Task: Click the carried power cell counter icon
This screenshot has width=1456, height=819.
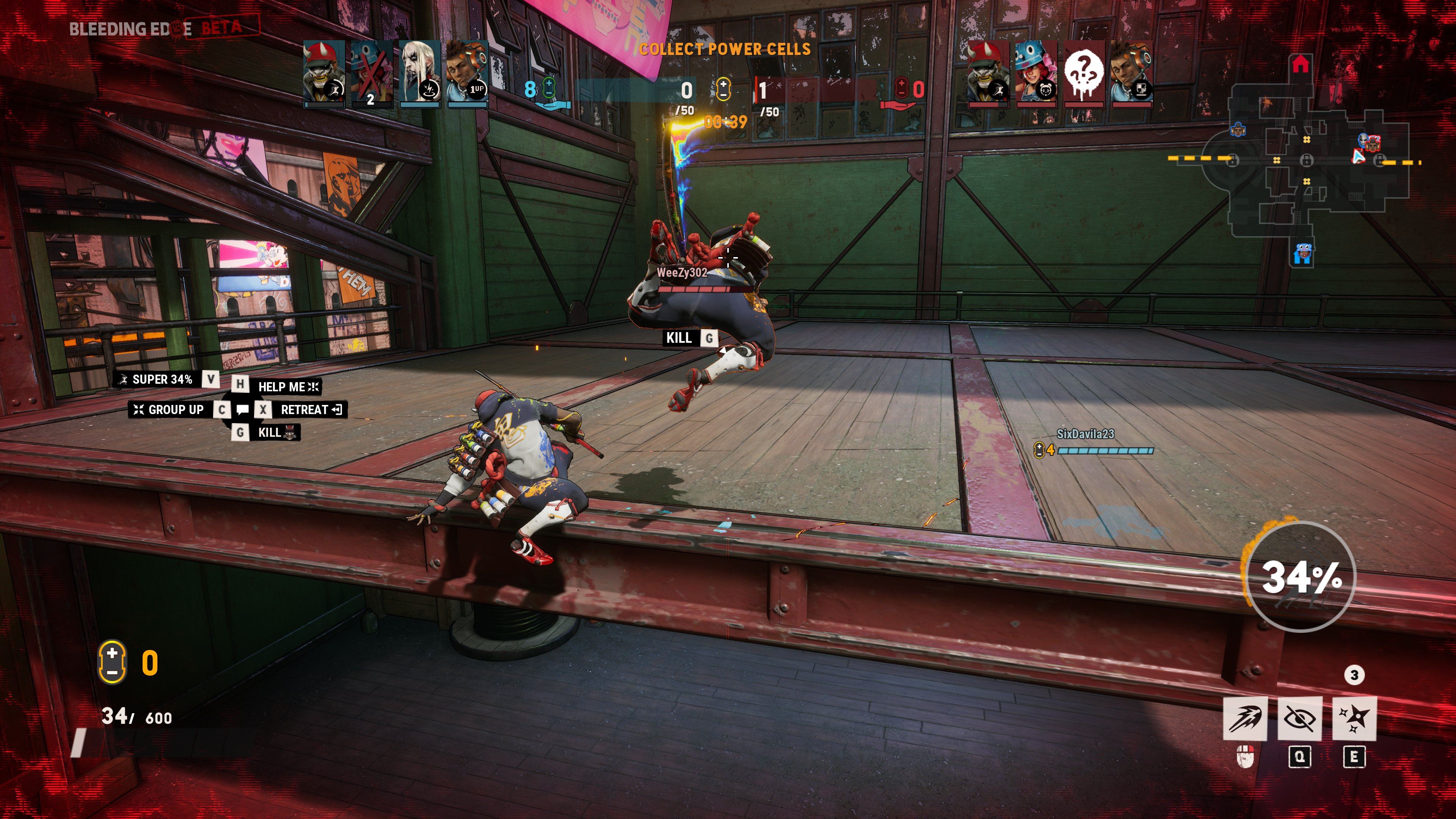Action: pyautogui.click(x=112, y=662)
